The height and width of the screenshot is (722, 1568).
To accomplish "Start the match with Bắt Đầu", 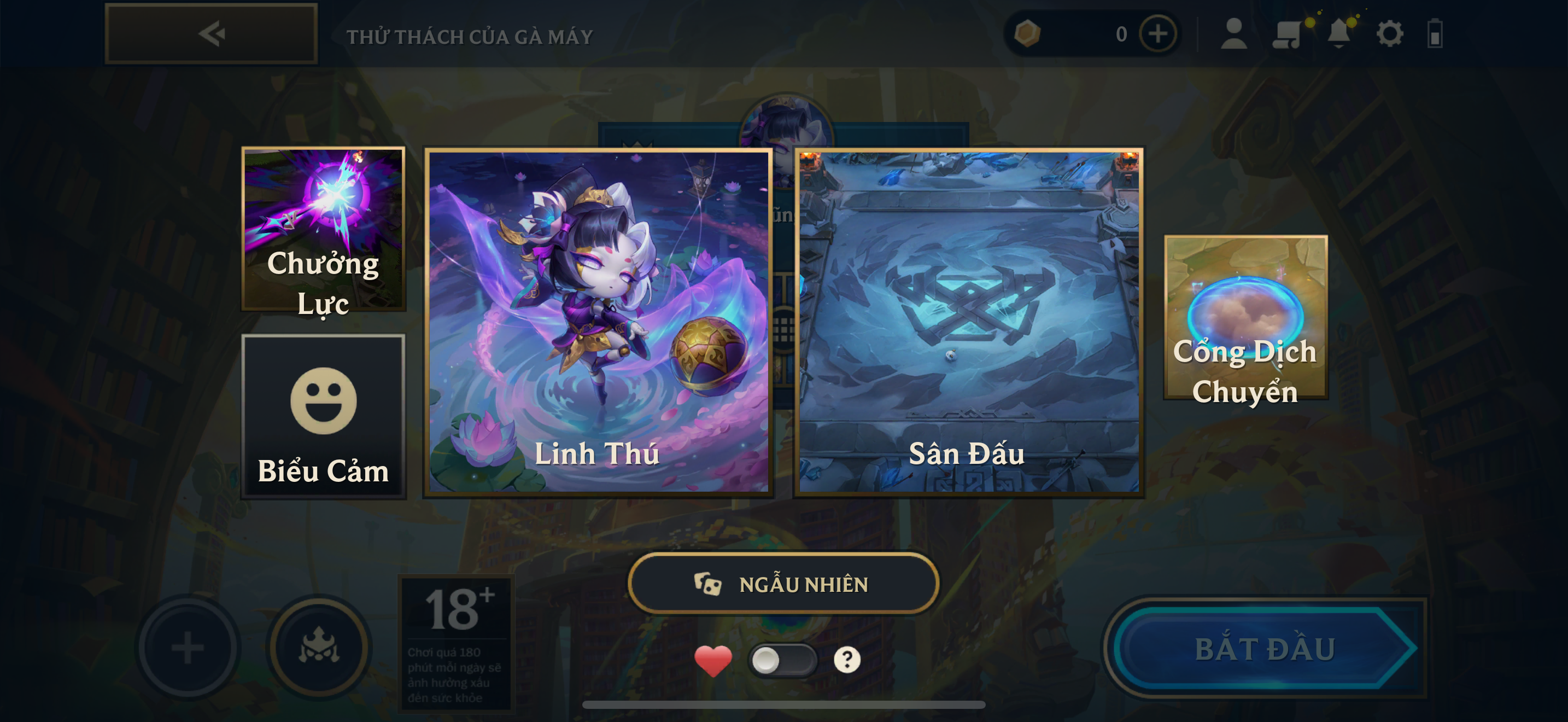I will pyautogui.click(x=1265, y=648).
